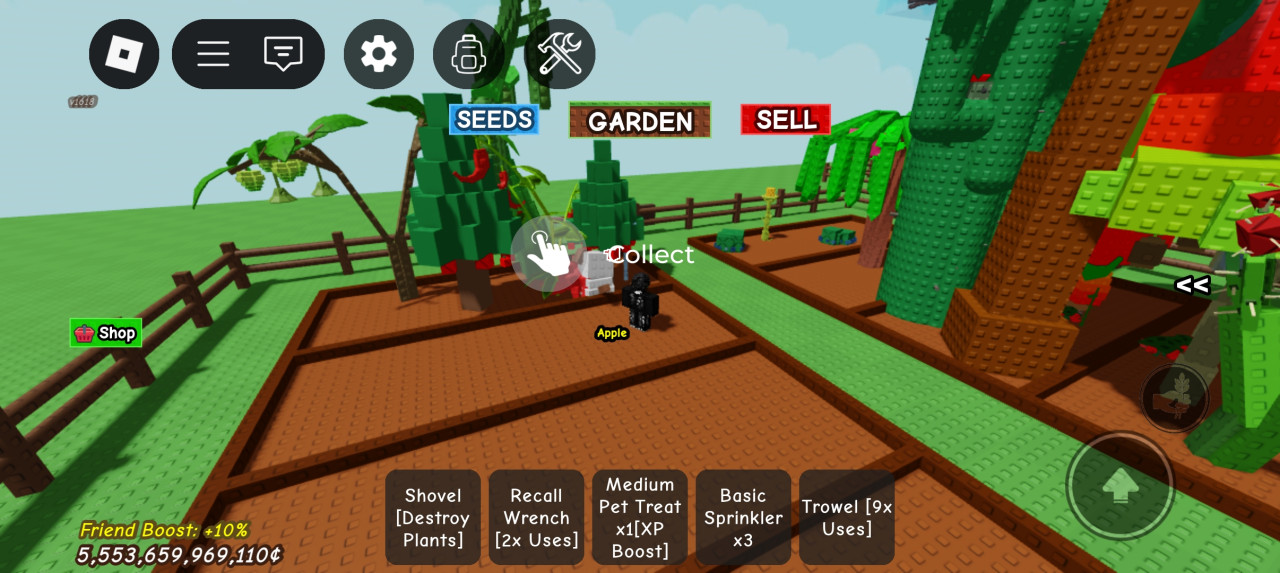1280x573 pixels.
Task: Open the hamburger list menu
Action: [x=213, y=54]
